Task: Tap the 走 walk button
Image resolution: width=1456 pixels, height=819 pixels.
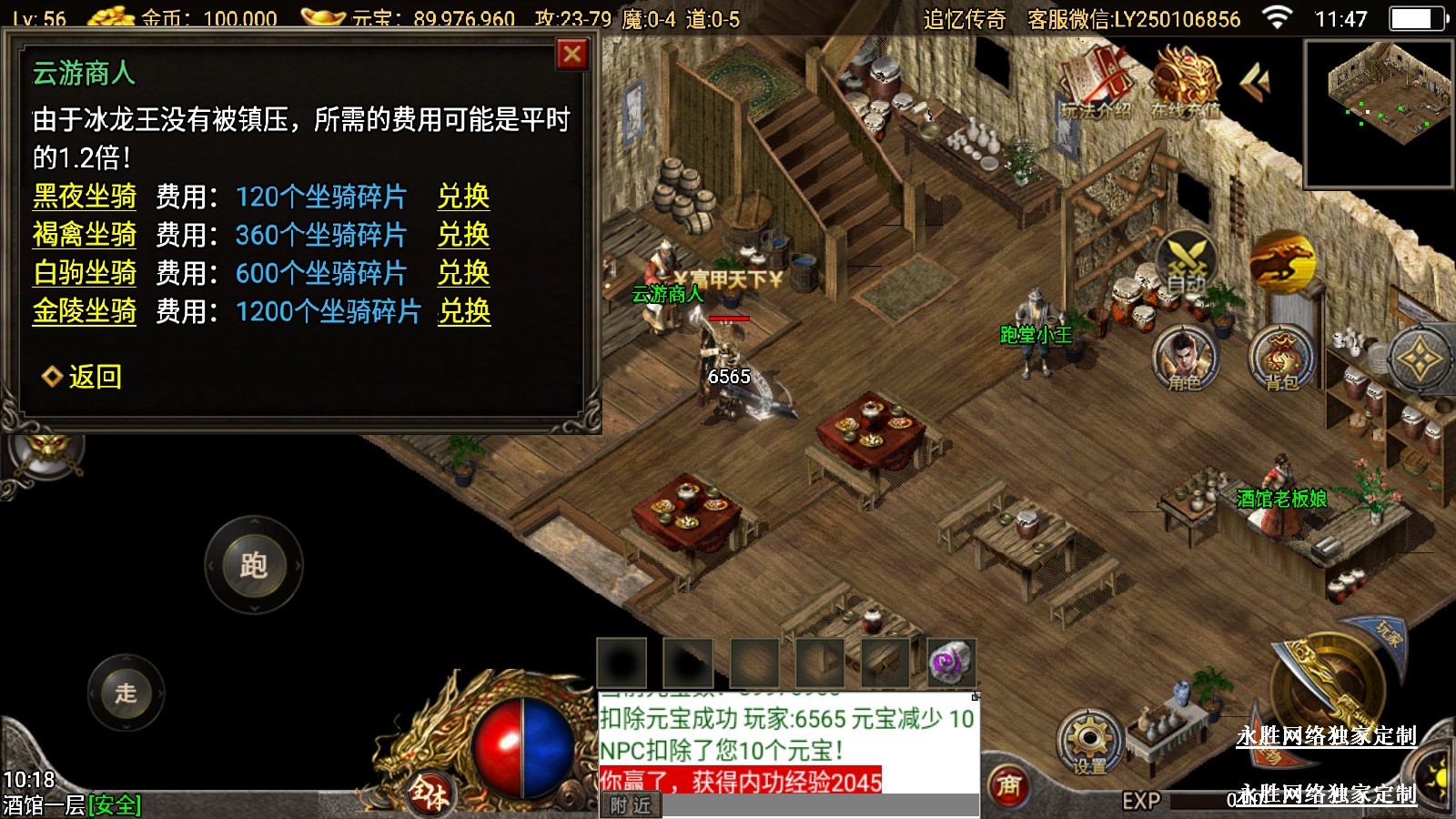Action: (126, 693)
